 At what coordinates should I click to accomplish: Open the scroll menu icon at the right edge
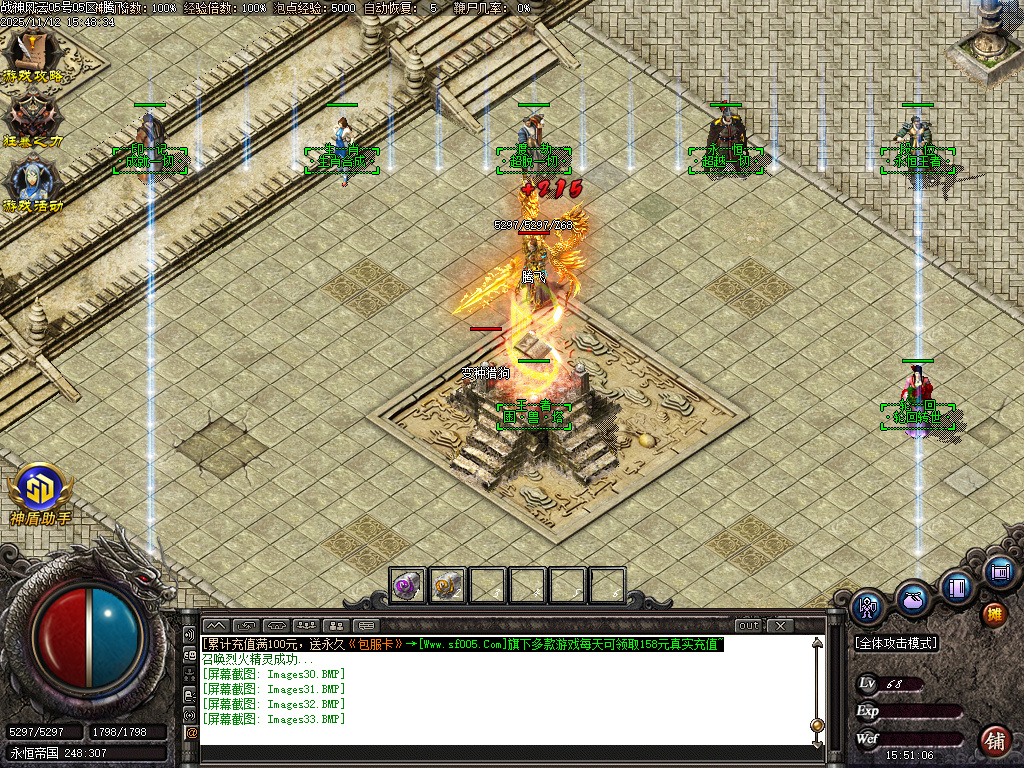pos(998,573)
